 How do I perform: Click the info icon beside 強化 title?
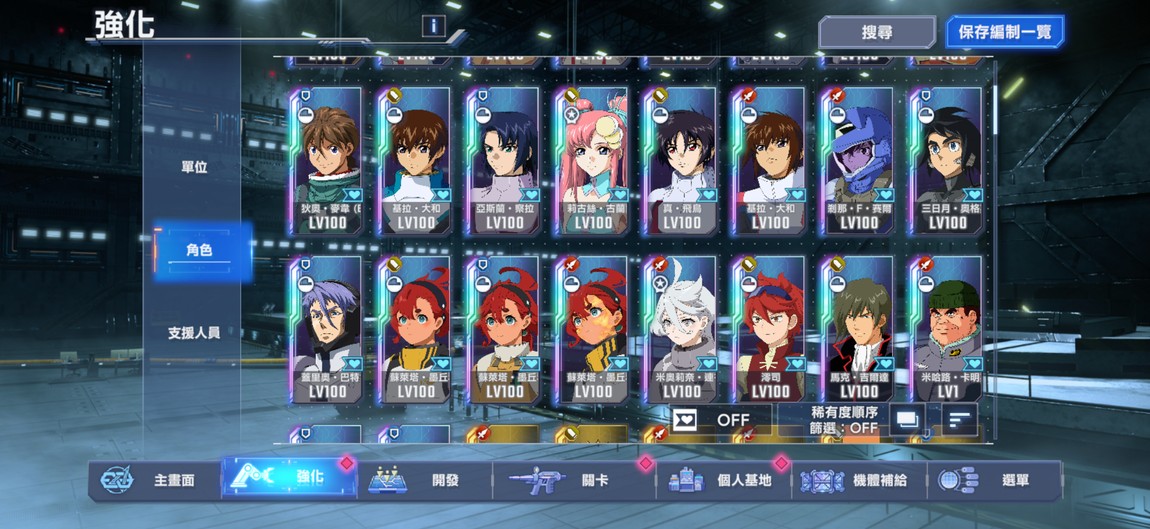point(433,26)
